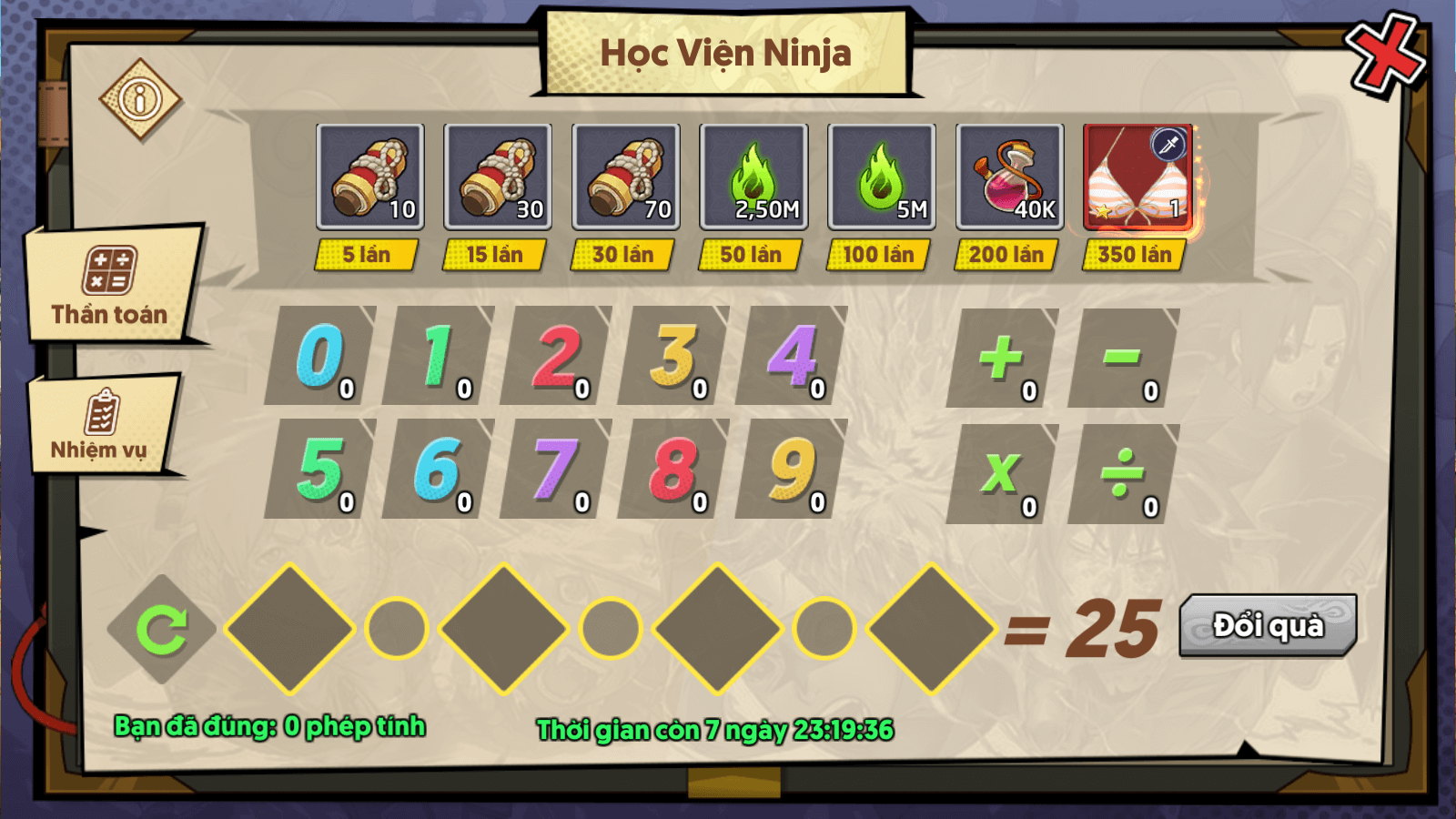
Task: Choose the number 7 tile
Action: 555,470
